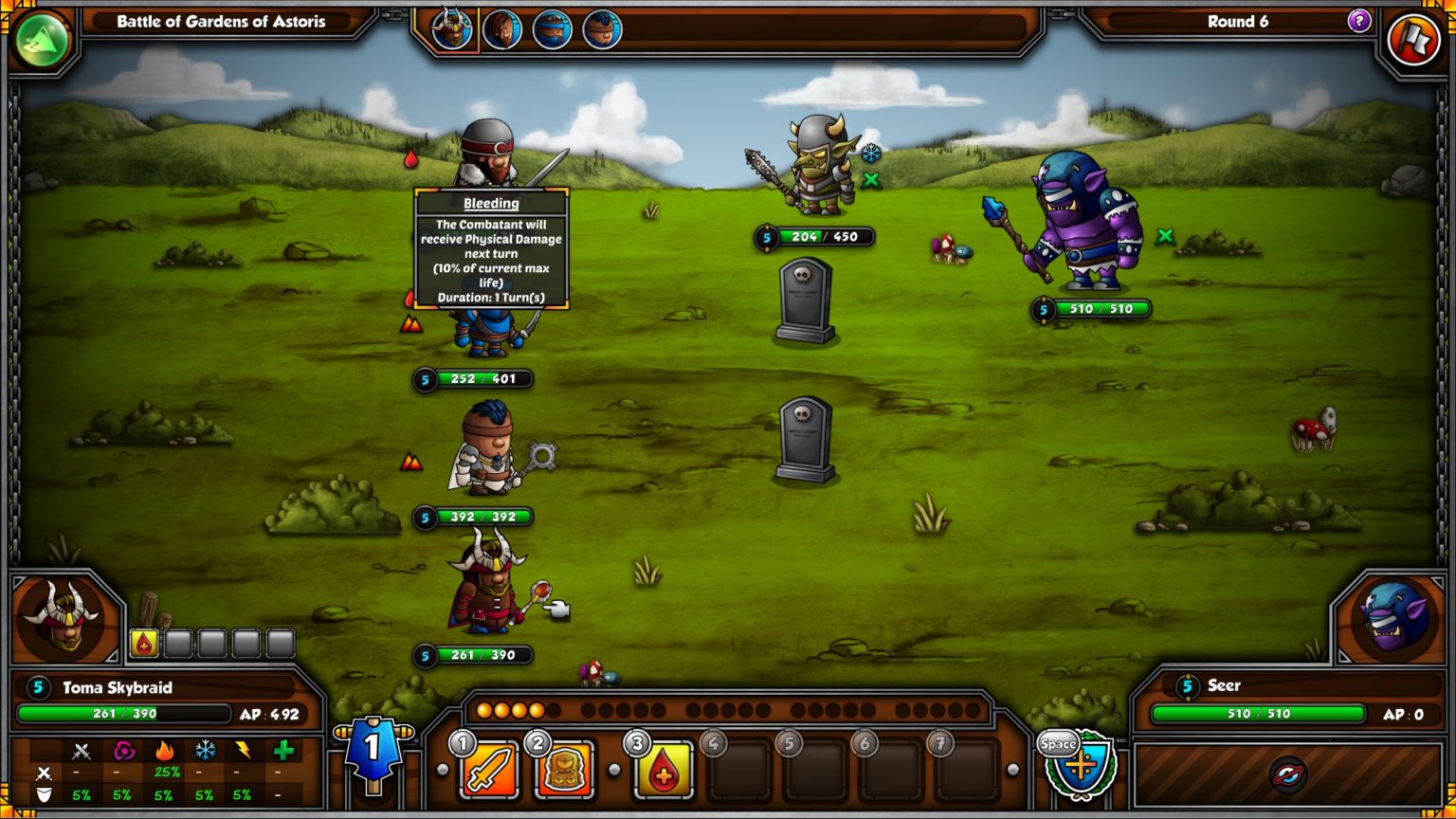Image resolution: width=1456 pixels, height=819 pixels.
Task: Click the crossed-out eye icon under Seer
Action: tap(1288, 775)
